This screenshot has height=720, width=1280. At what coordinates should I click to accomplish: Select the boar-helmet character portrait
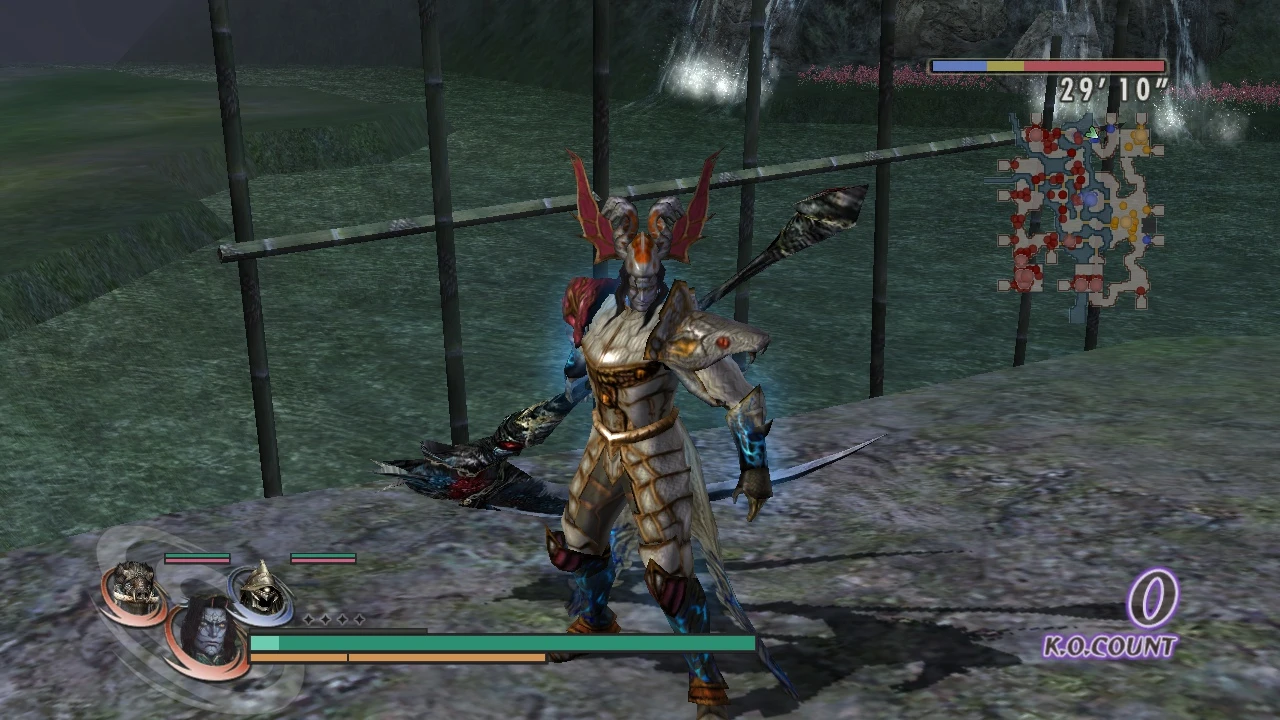[x=136, y=584]
